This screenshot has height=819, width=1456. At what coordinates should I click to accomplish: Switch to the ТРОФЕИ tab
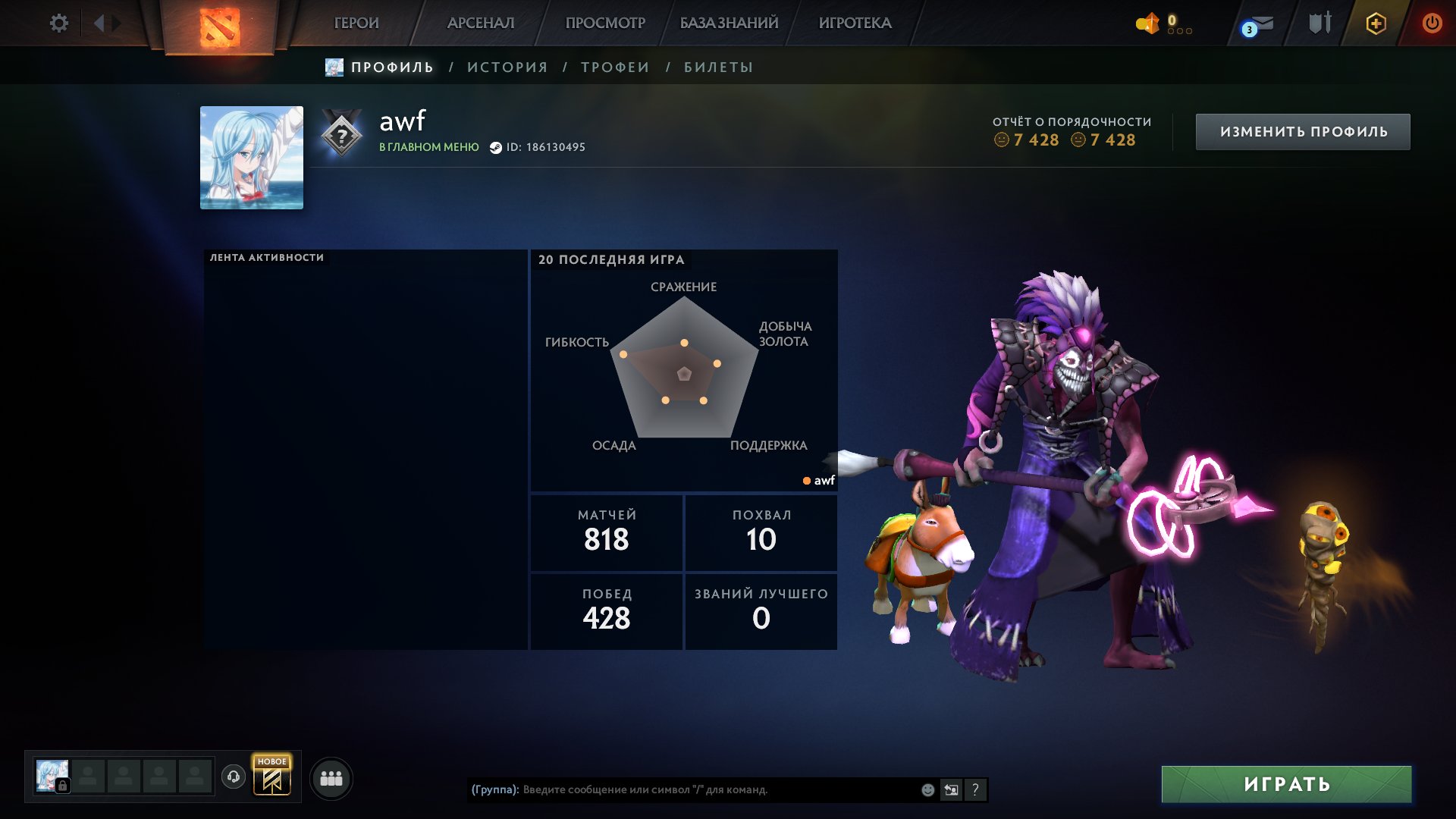pos(613,67)
